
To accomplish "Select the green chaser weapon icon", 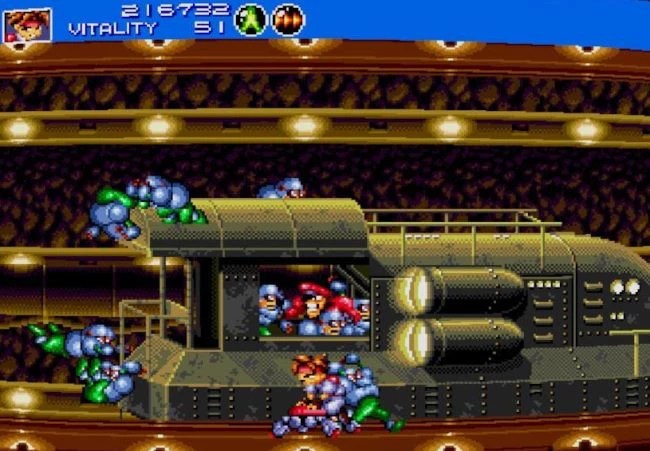I will [x=250, y=19].
